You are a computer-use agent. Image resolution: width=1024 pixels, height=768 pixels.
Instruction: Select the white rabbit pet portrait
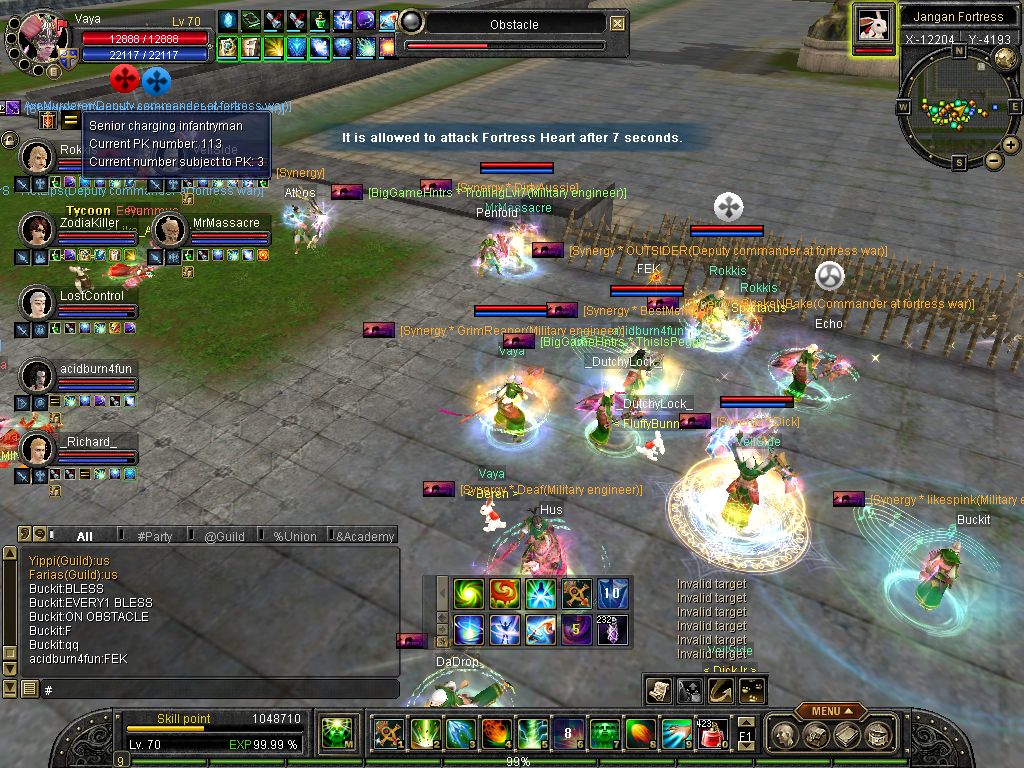[x=874, y=26]
